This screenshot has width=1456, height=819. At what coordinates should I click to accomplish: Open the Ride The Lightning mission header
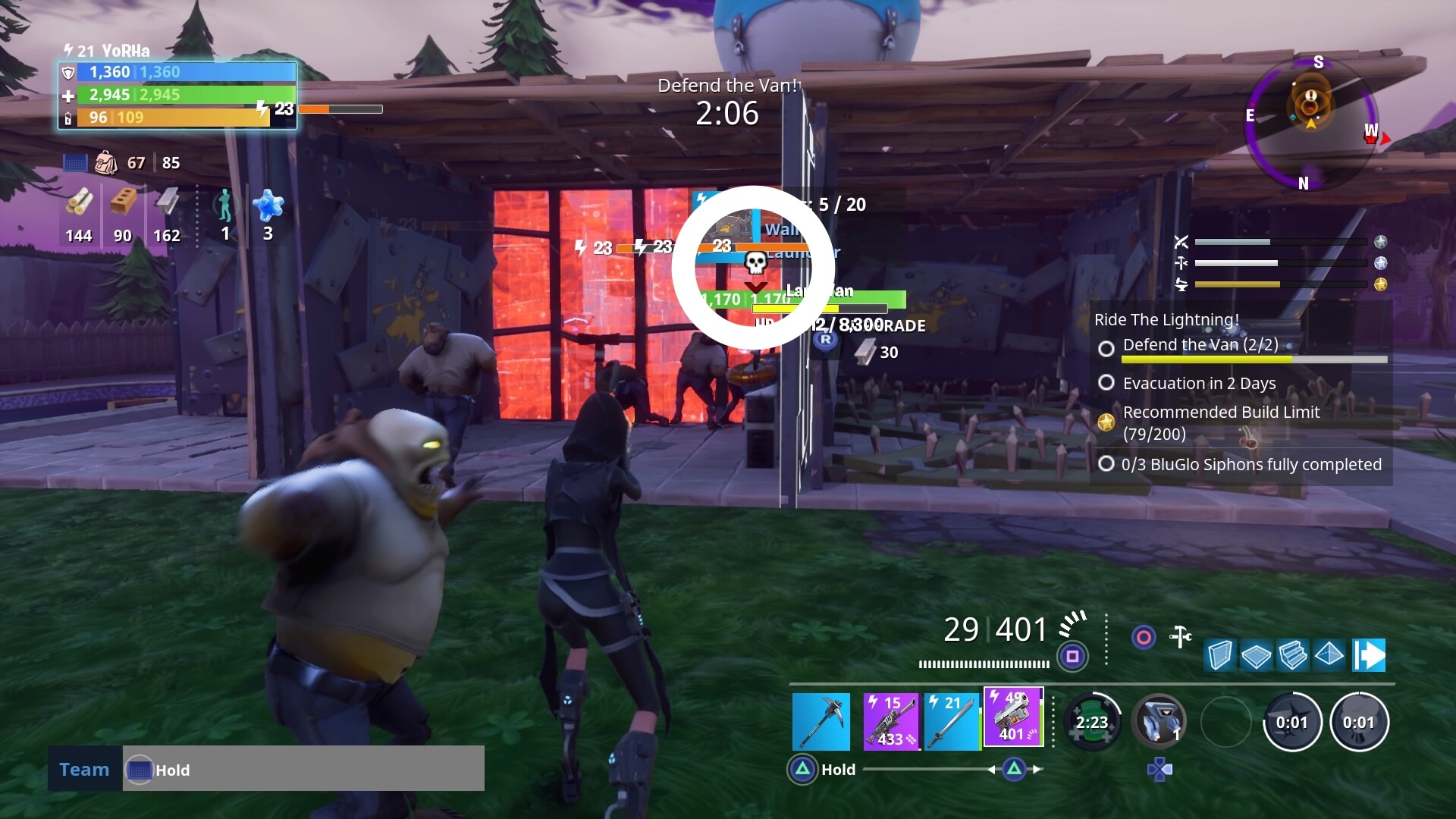click(1166, 319)
